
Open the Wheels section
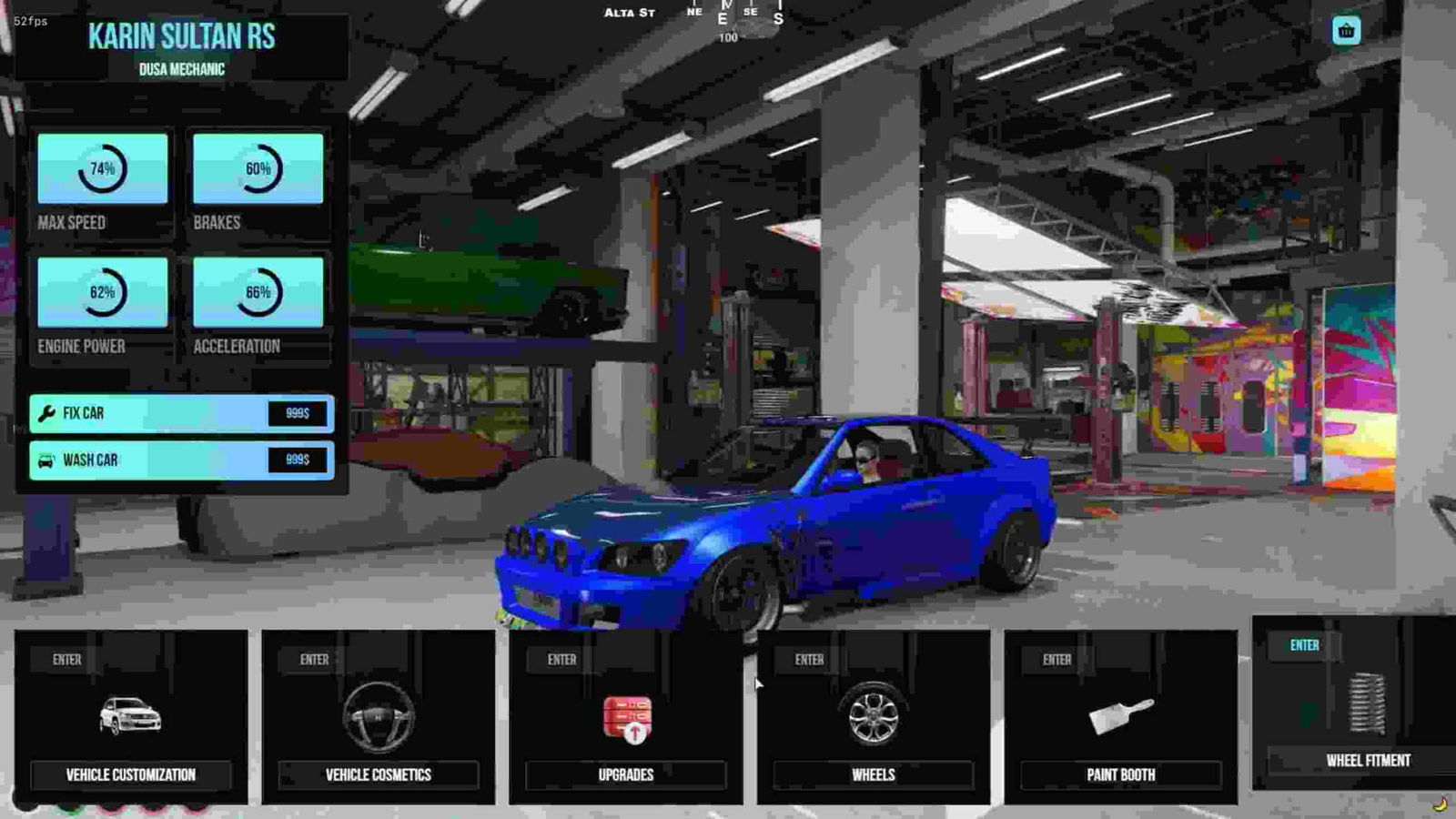[874, 717]
